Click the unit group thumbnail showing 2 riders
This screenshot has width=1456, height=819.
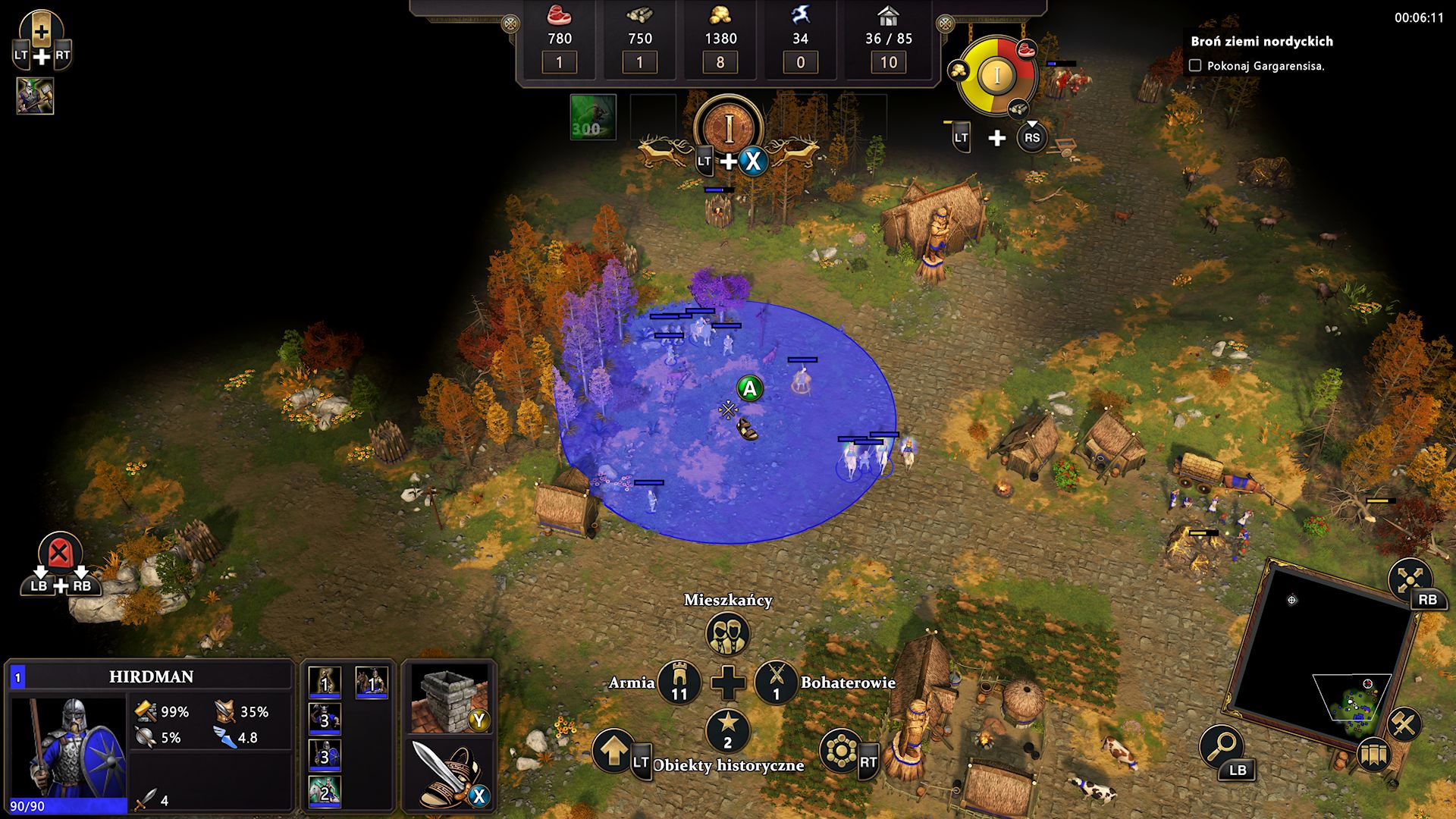325,792
